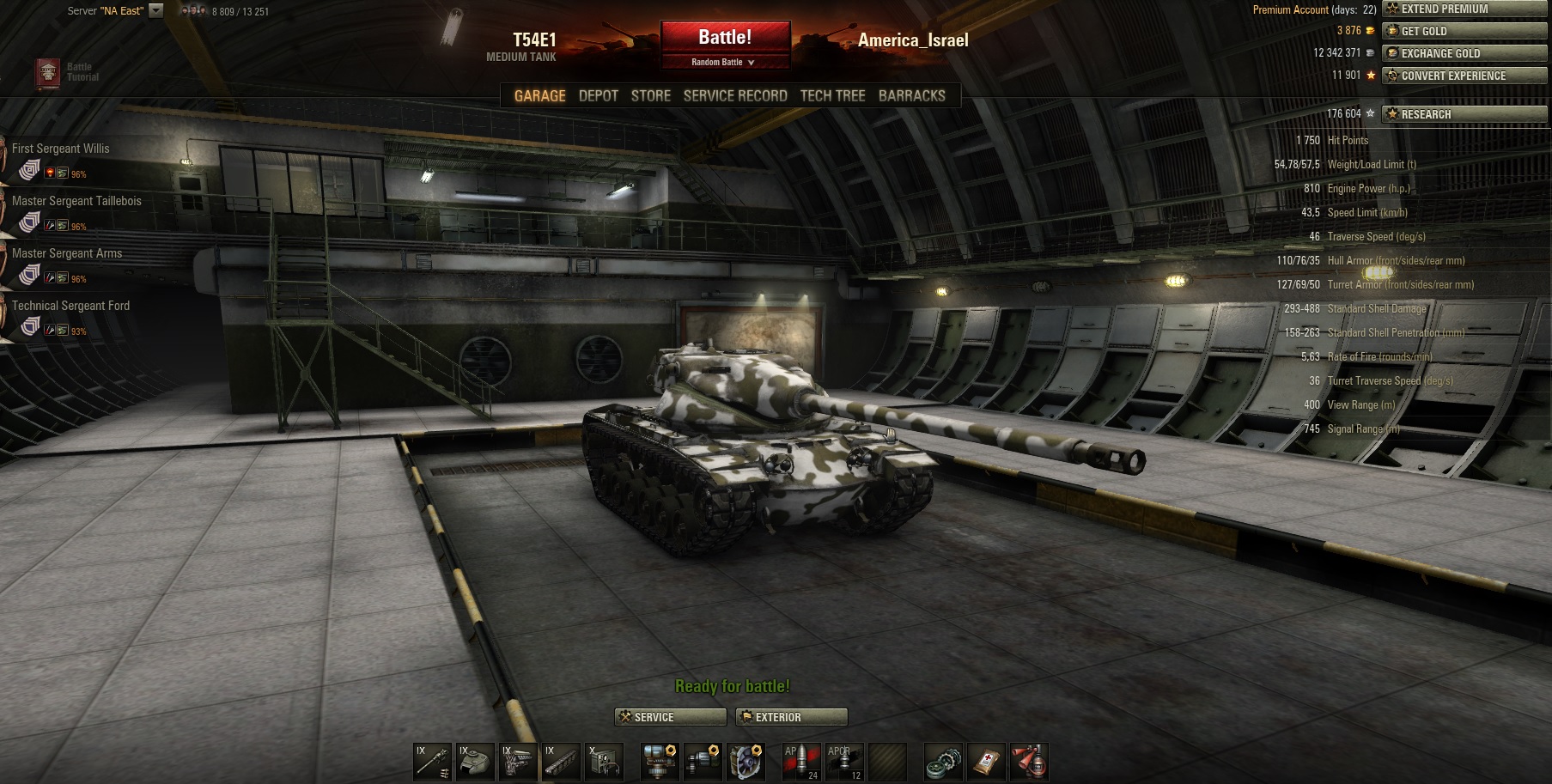Click the Extend Premium button

click(1464, 9)
